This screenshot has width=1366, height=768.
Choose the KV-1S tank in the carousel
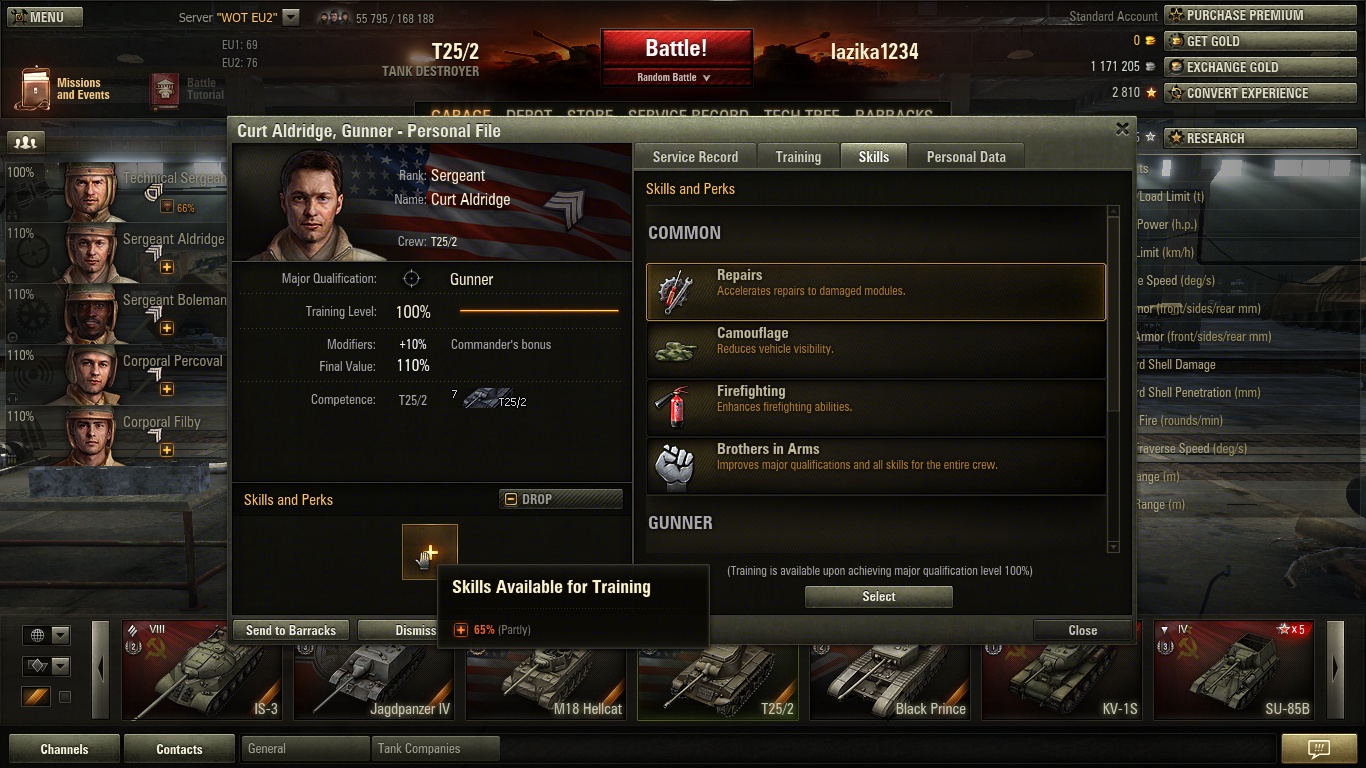pyautogui.click(x=1068, y=670)
